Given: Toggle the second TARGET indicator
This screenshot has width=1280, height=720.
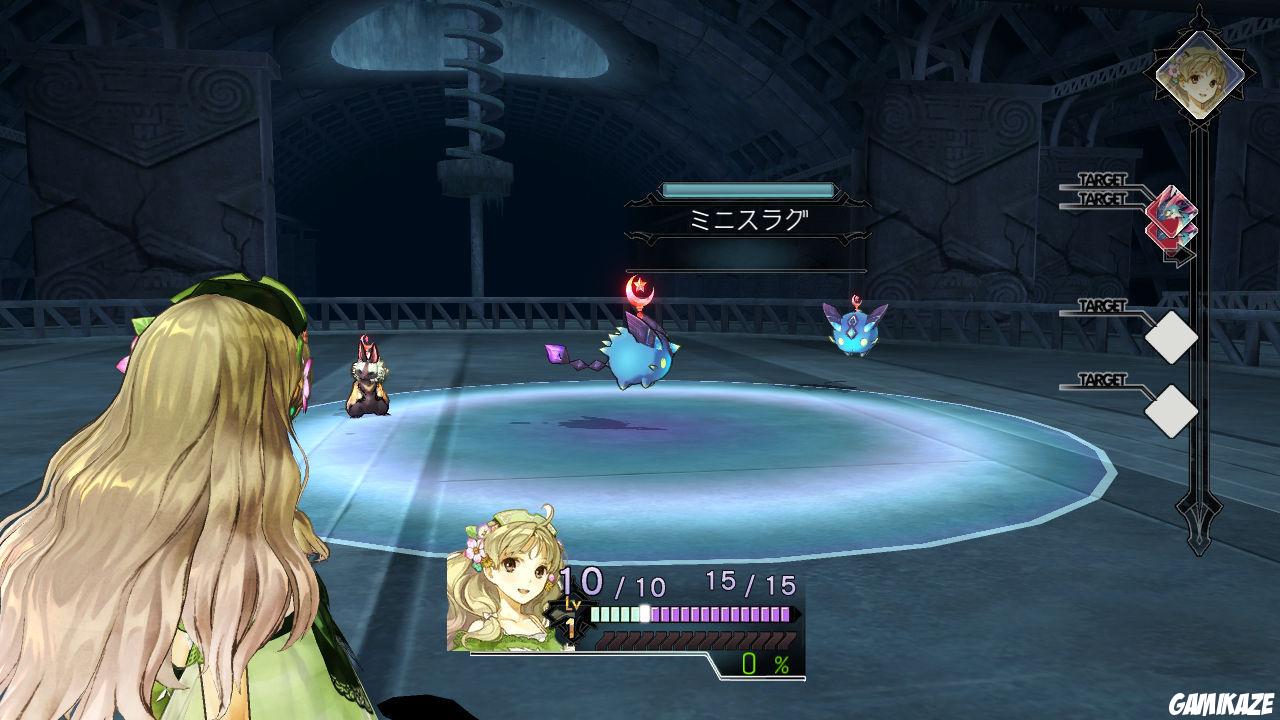Looking at the screenshot, I should pos(1102,199).
